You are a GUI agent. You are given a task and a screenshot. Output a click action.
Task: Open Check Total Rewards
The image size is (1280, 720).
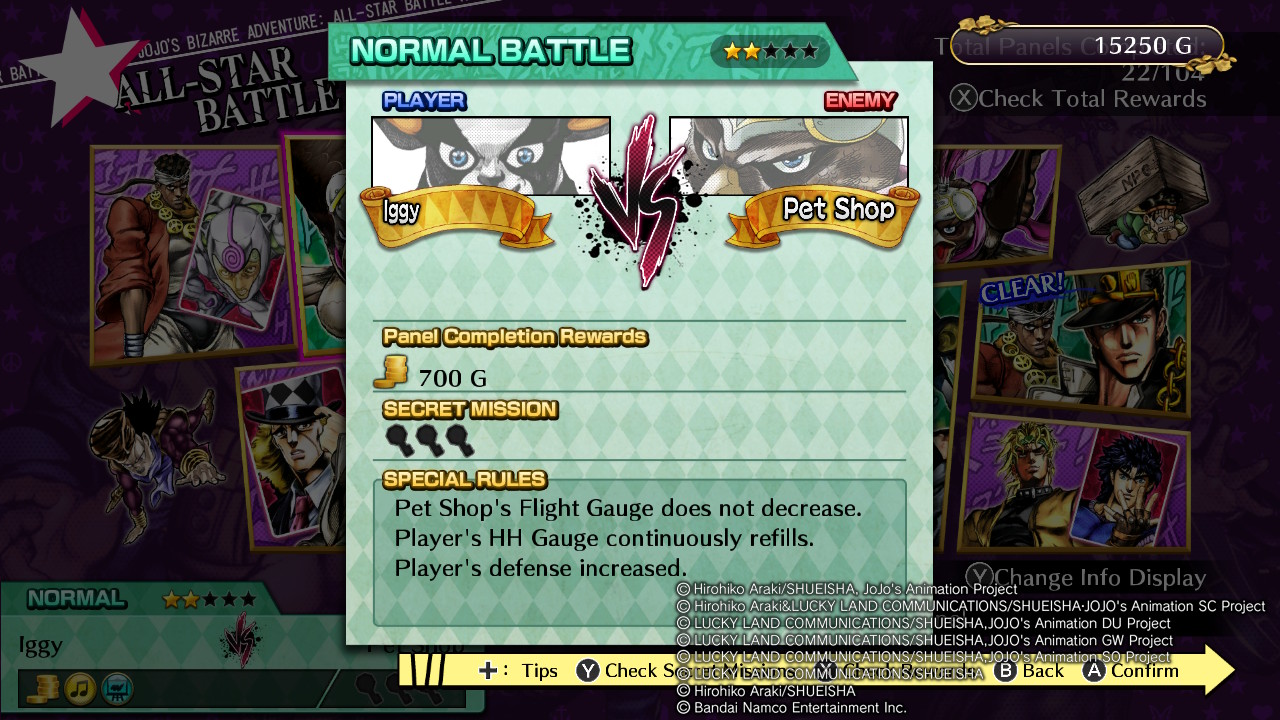point(1093,98)
